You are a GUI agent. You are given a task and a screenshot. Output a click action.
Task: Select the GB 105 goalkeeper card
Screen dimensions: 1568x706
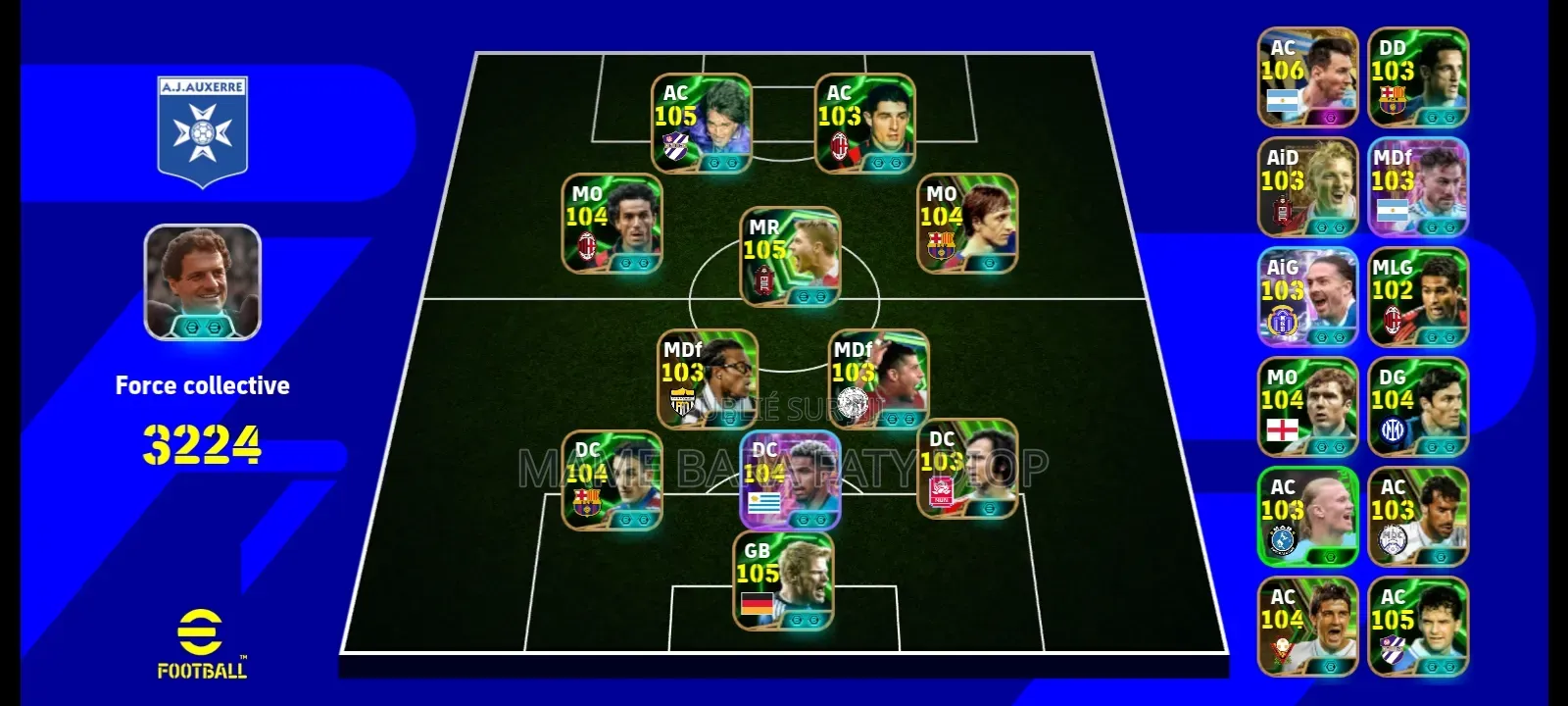784,580
